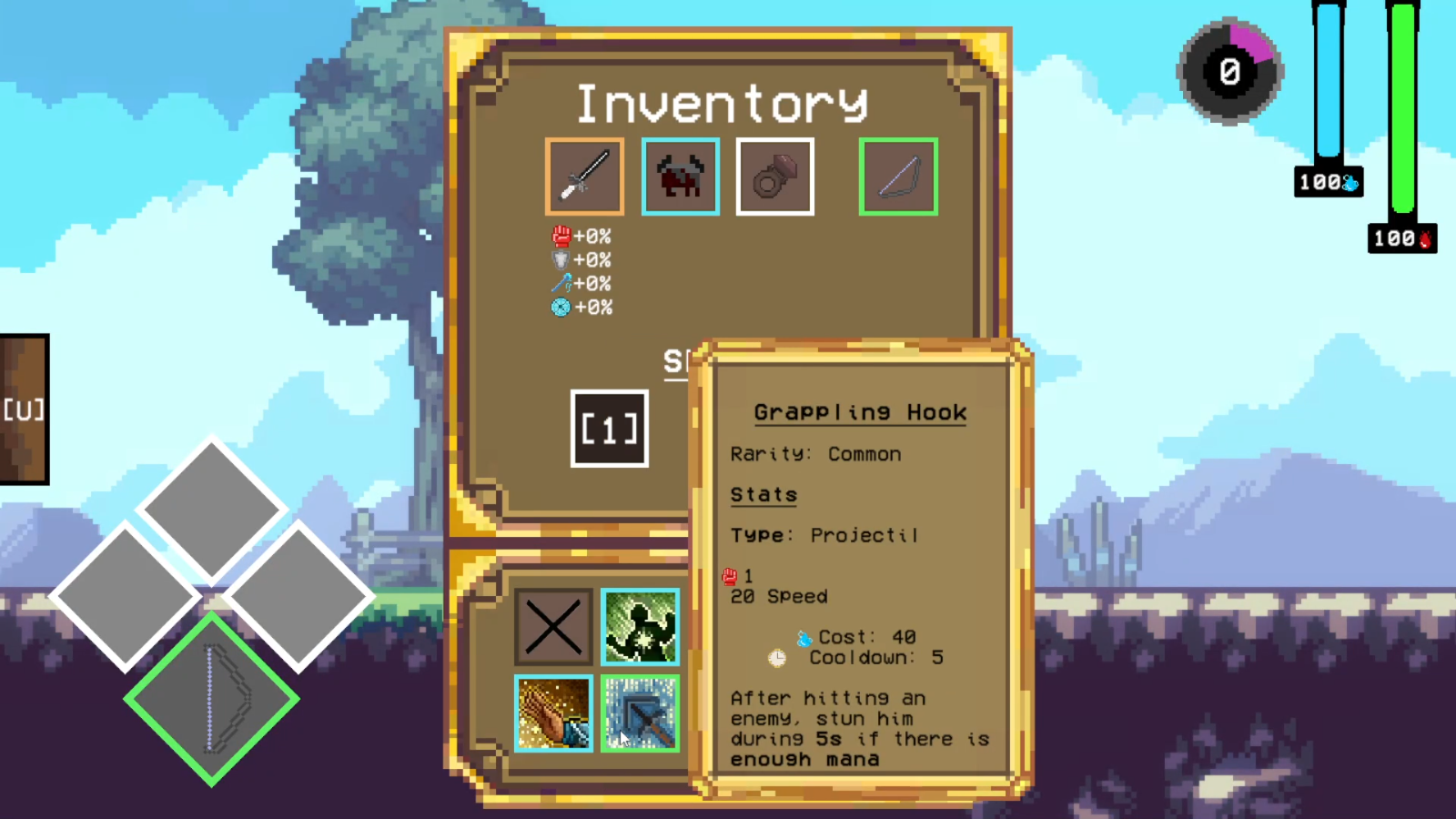
Task: Click the green-bordered bow slot in the inventory
Action: [x=898, y=177]
